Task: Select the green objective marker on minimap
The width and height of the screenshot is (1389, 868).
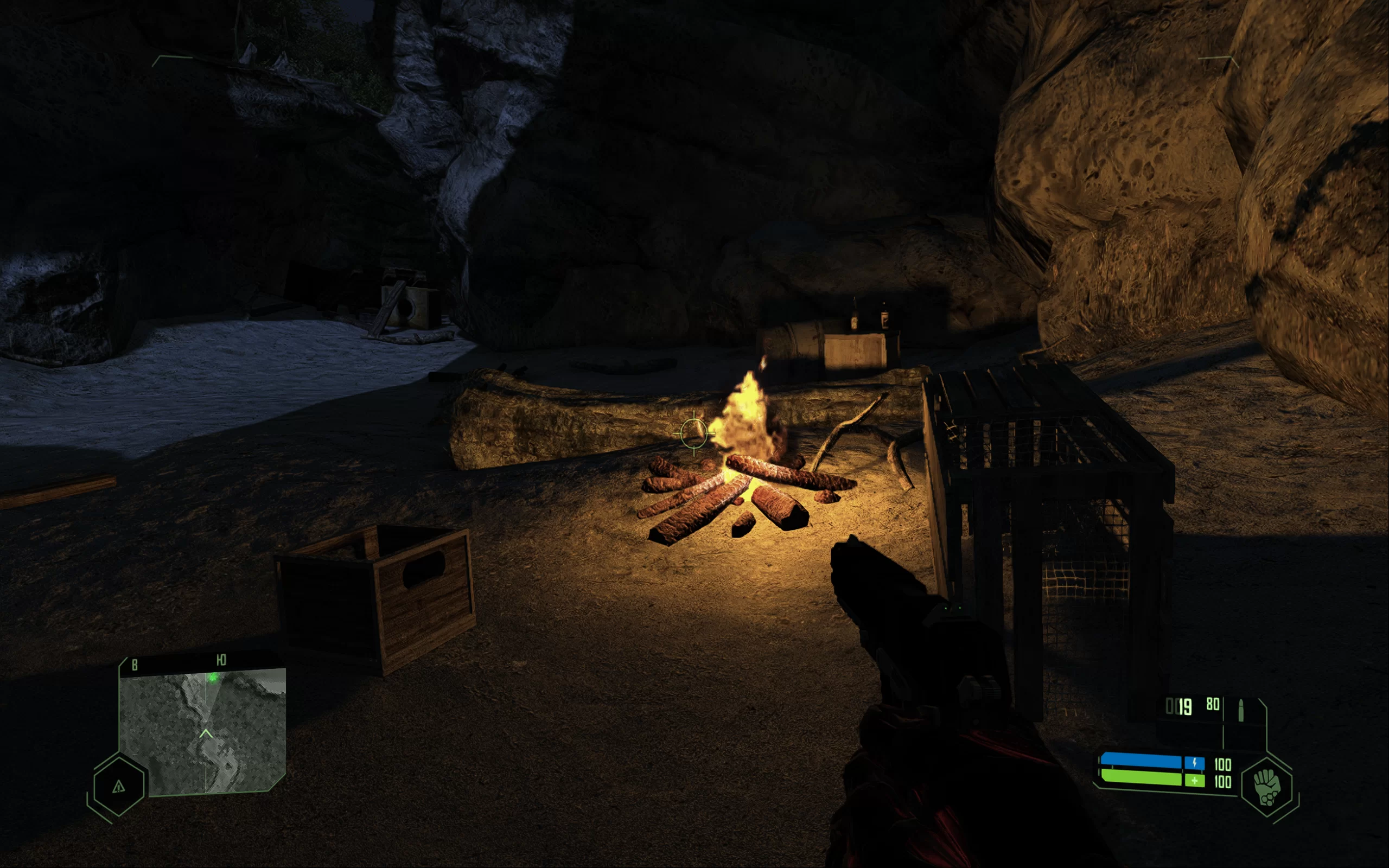Action: pyautogui.click(x=213, y=678)
